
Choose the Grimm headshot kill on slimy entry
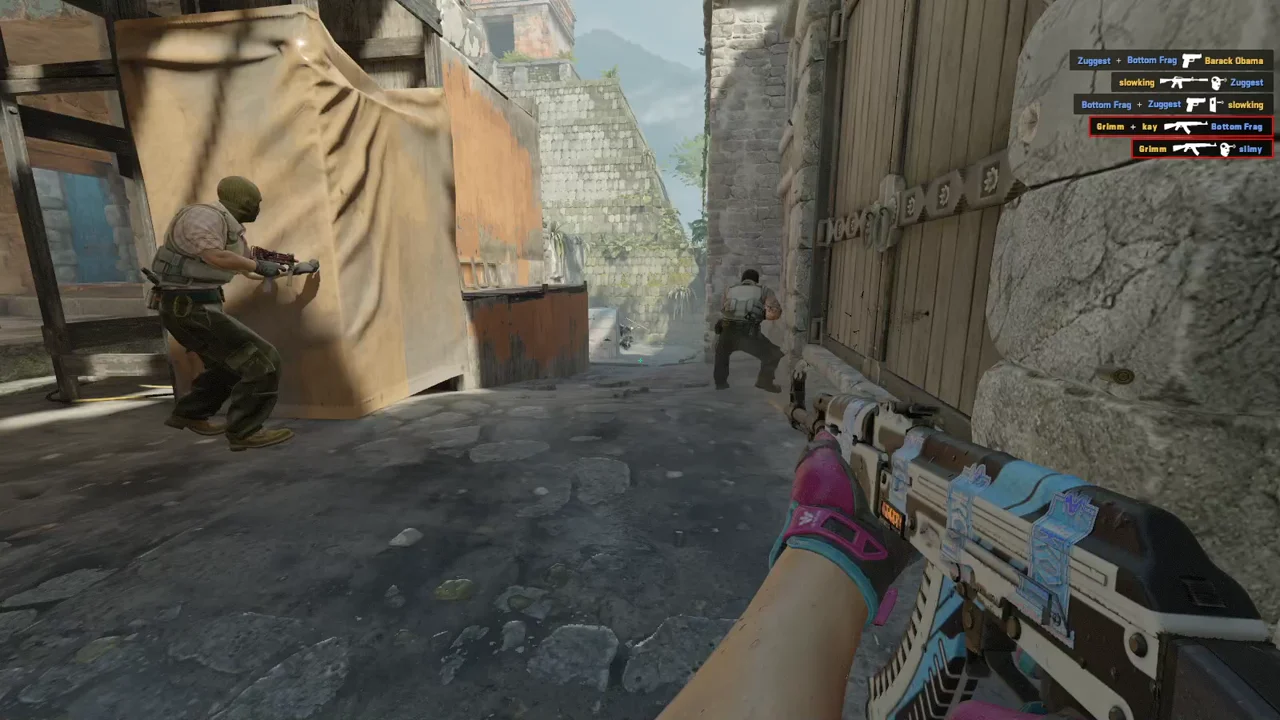[x=1202, y=149]
